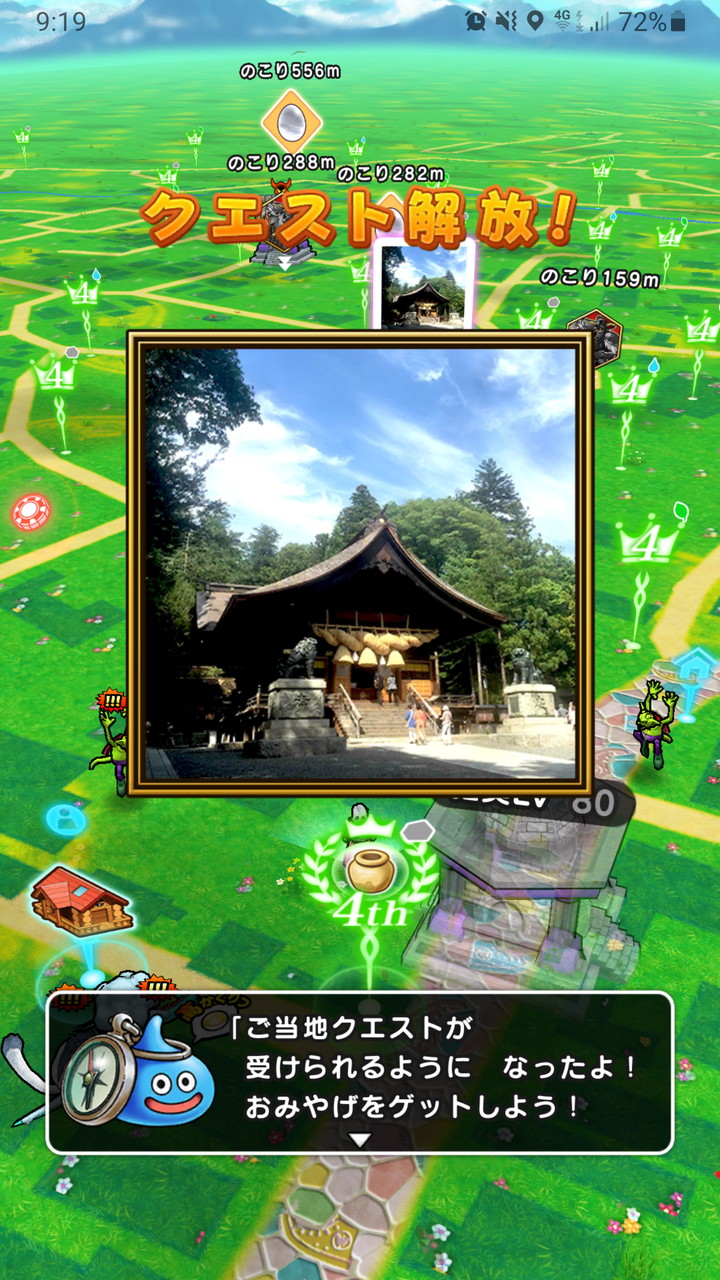Image resolution: width=720 pixels, height=1280 pixels.
Task: Open the log cabin home icon
Action: coord(80,901)
